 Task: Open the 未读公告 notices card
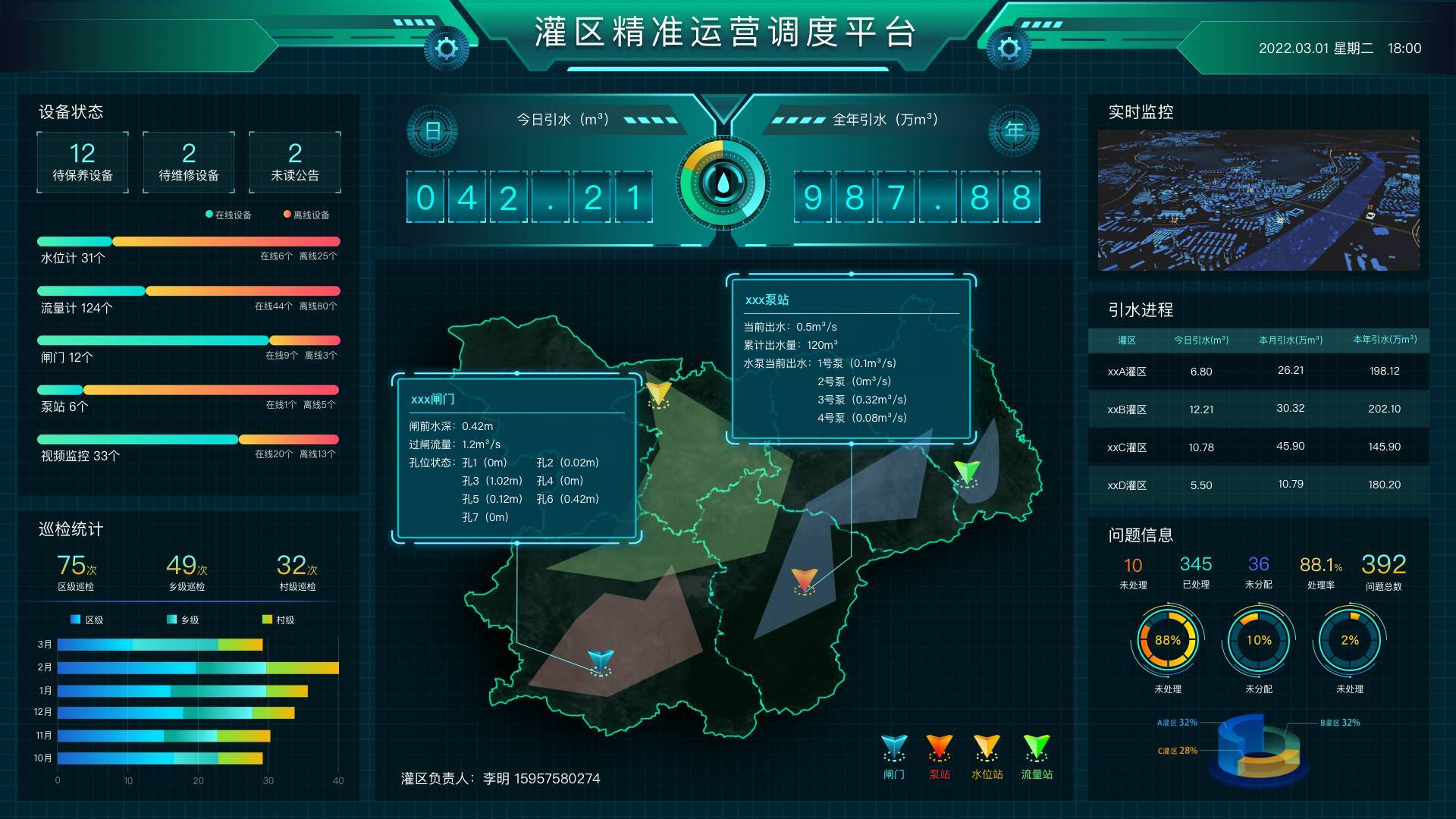pyautogui.click(x=295, y=162)
